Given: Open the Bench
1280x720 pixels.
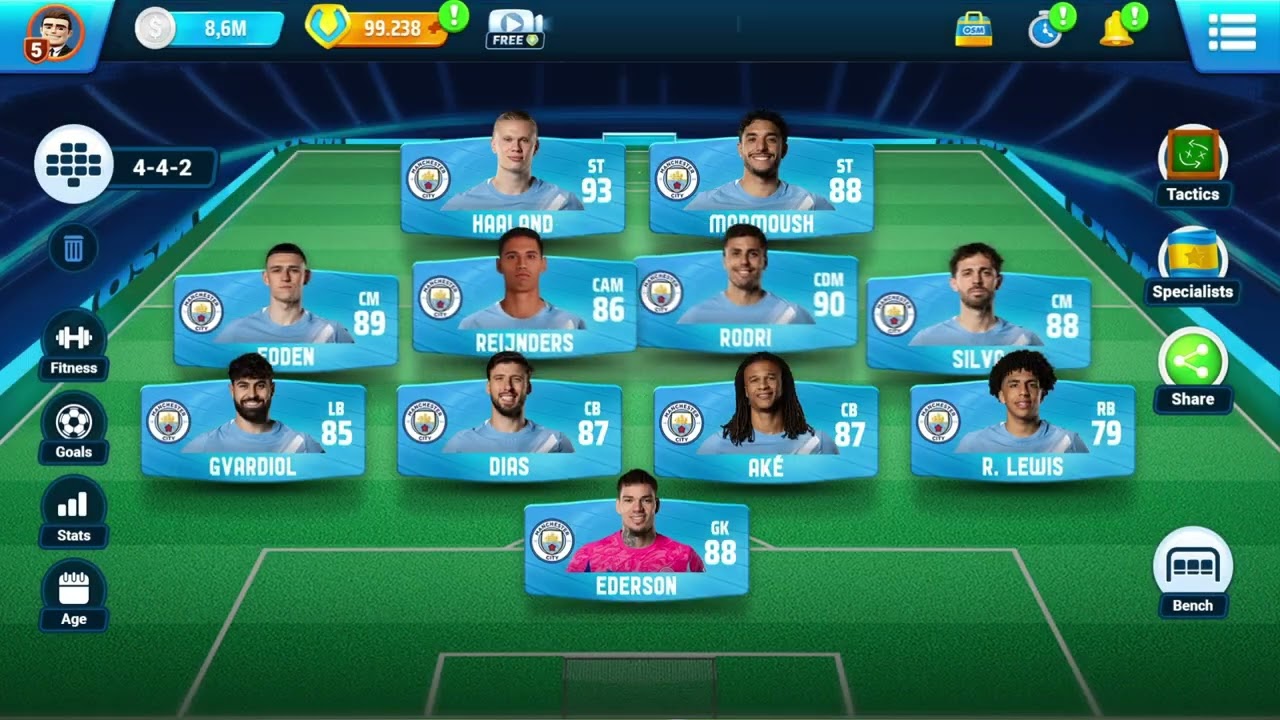Looking at the screenshot, I should (1192, 568).
